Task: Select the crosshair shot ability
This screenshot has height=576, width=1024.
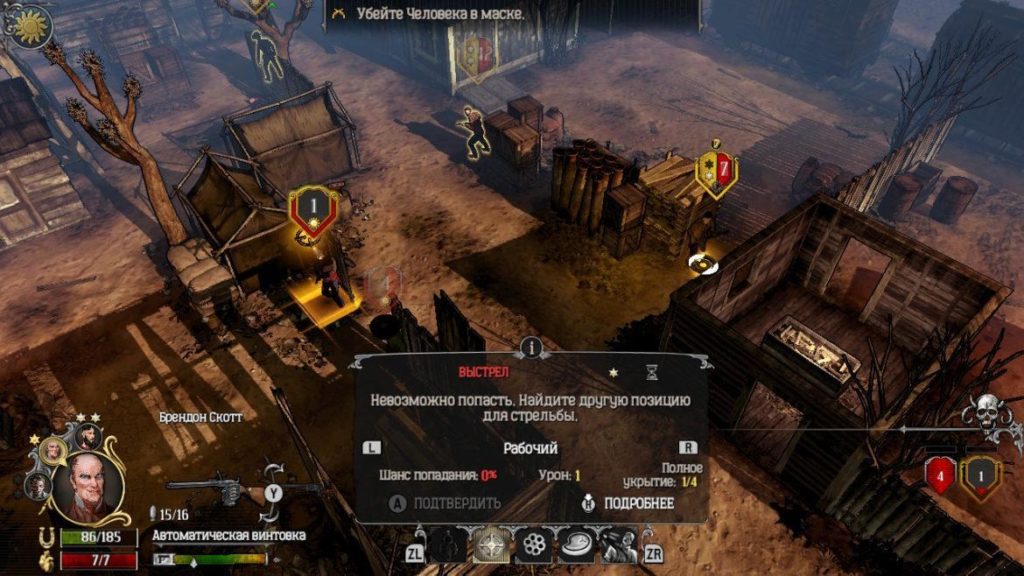Action: tap(491, 545)
